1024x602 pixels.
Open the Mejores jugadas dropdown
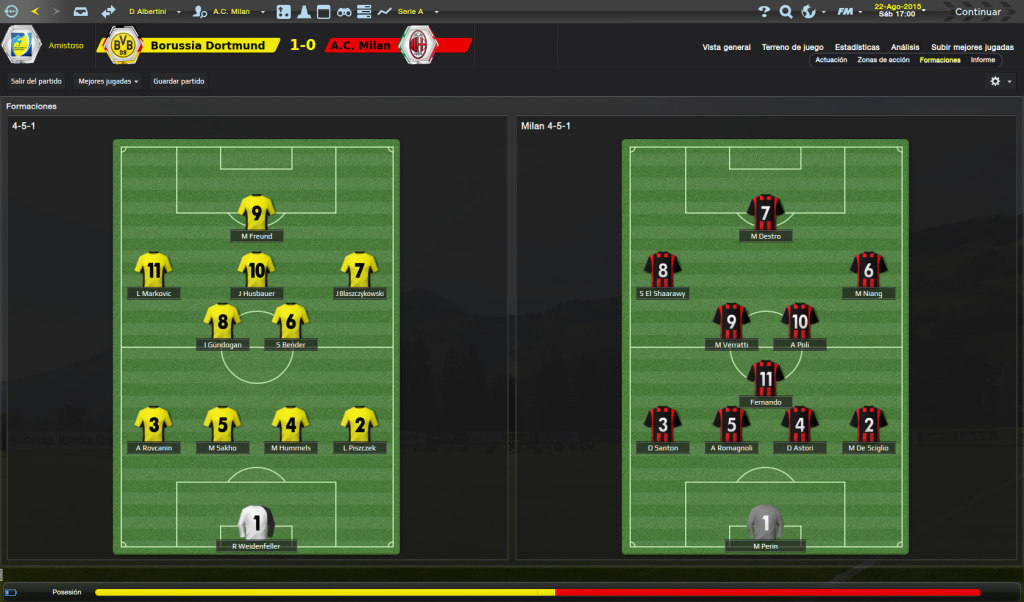[108, 81]
